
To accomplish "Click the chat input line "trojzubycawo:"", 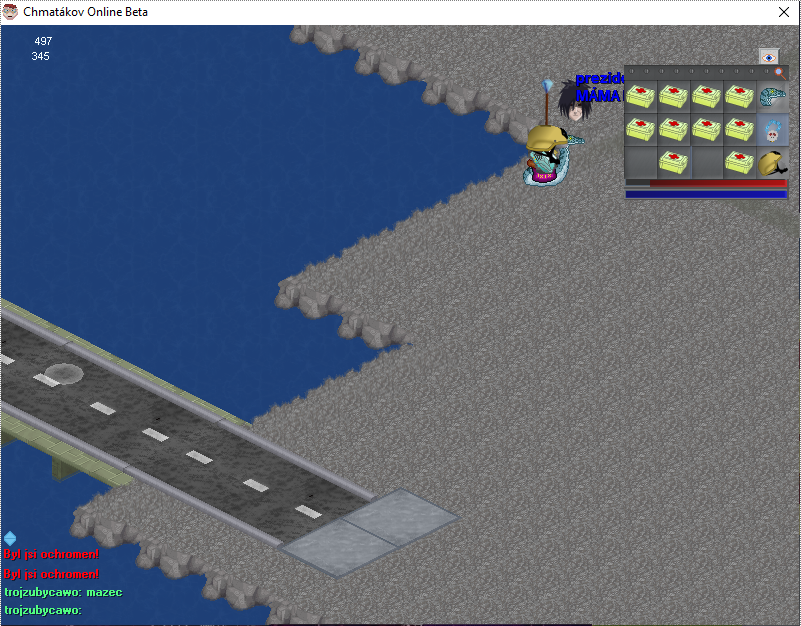I will [x=42, y=609].
